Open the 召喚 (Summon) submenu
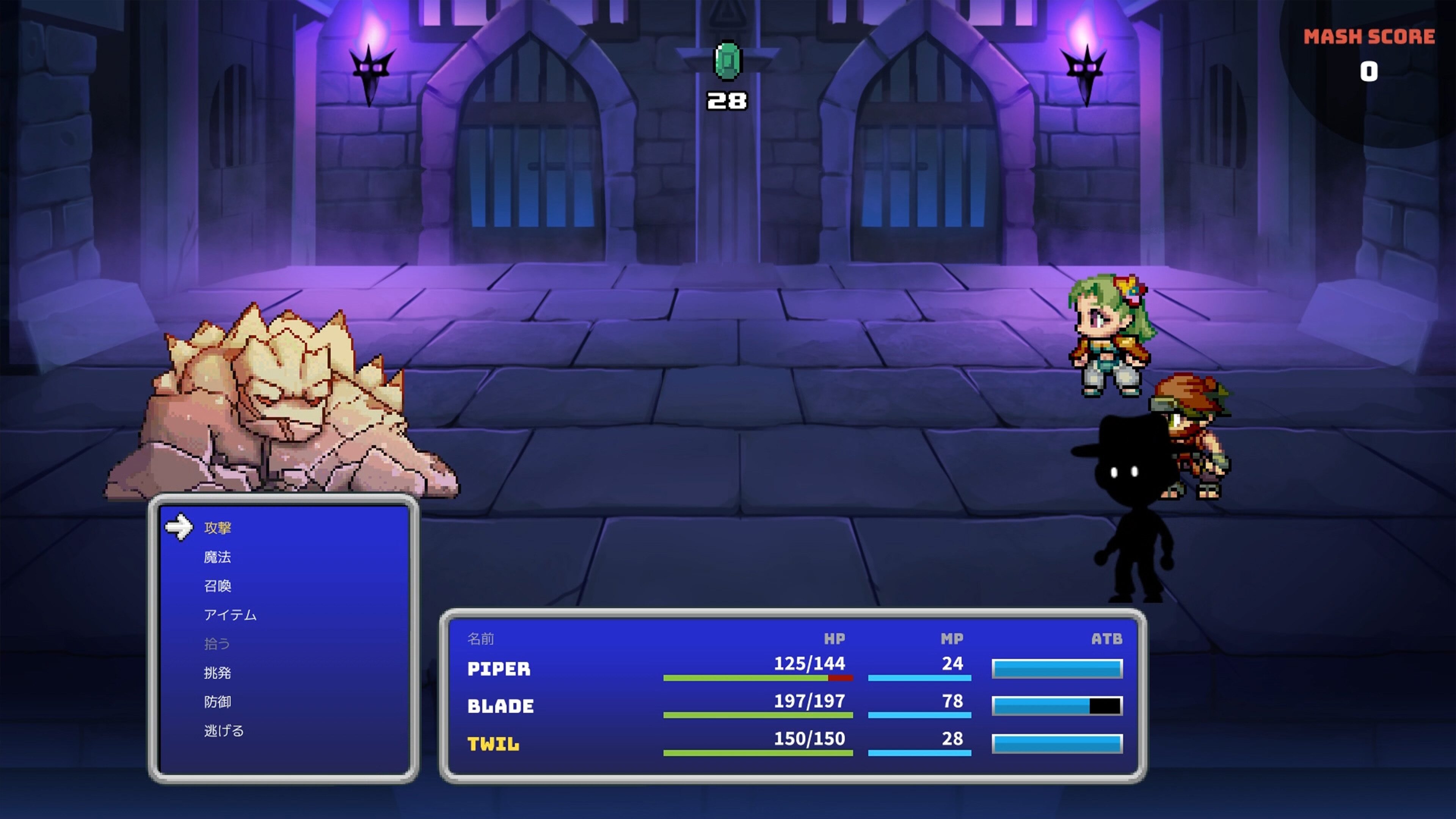 click(x=219, y=585)
